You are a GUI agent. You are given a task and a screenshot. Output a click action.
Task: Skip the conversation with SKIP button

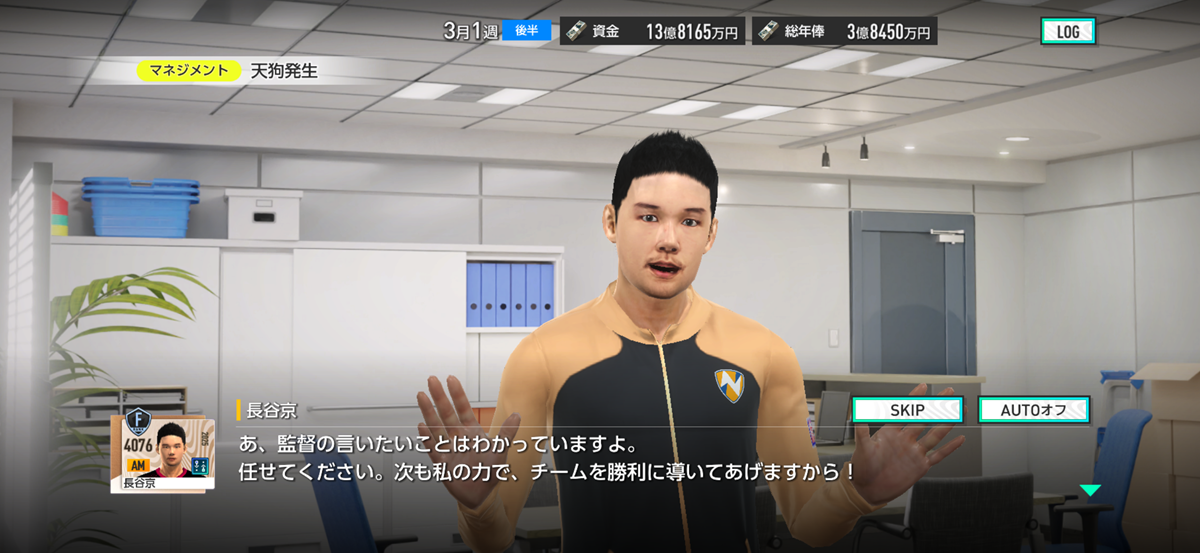907,410
